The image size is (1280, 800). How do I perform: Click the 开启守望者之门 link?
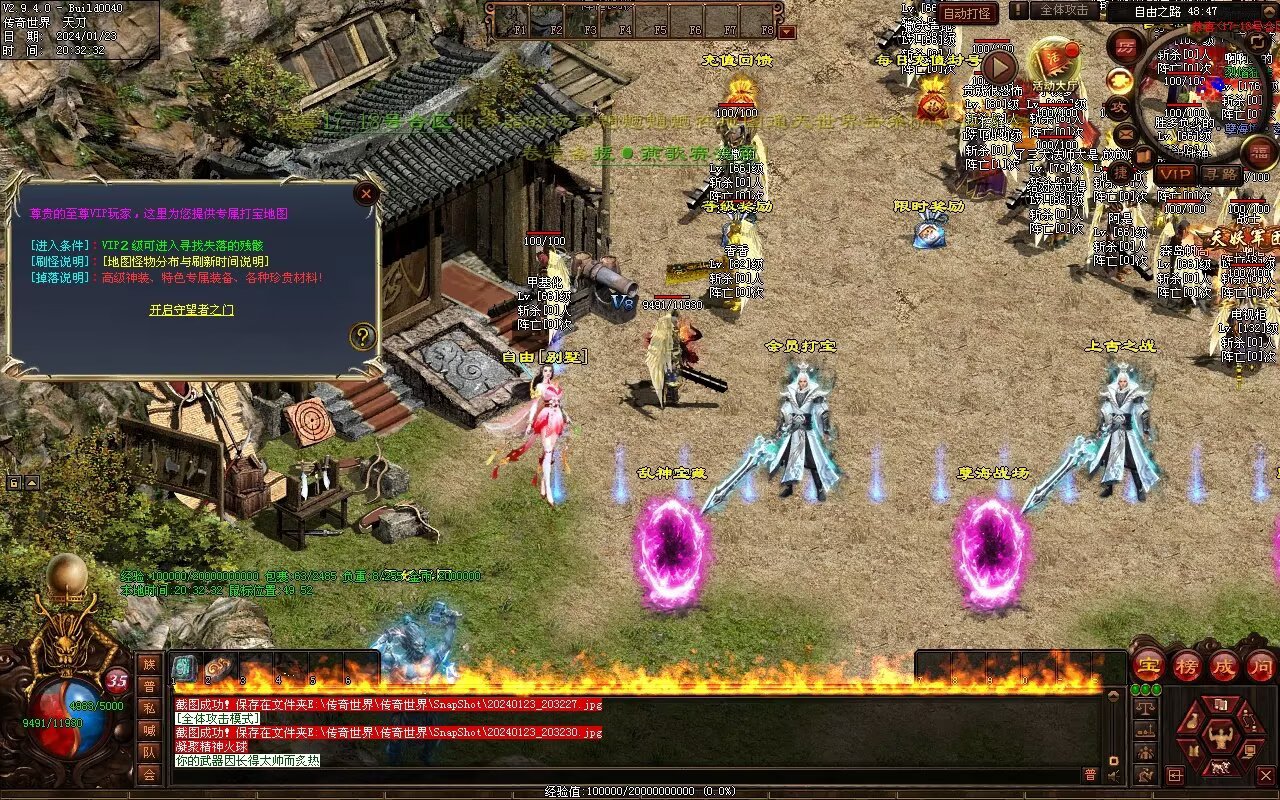(192, 310)
